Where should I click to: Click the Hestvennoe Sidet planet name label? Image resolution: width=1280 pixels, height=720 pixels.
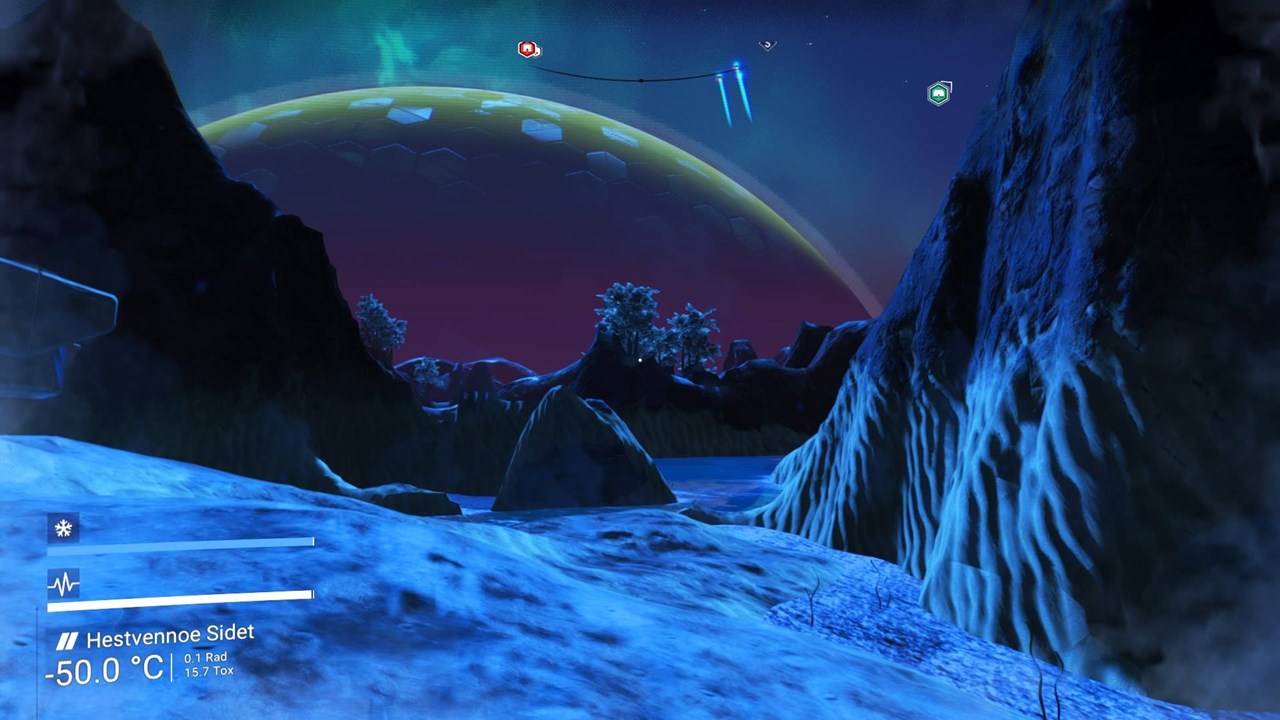click(x=169, y=636)
